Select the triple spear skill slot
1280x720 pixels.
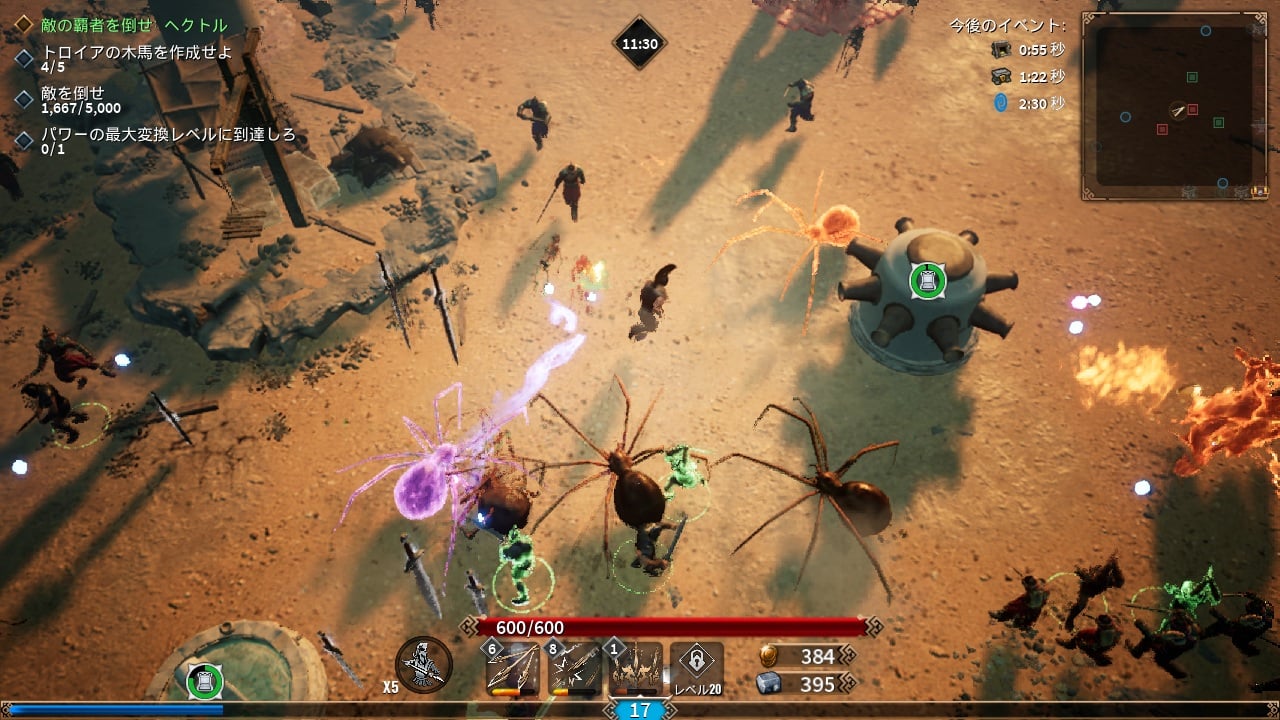click(512, 668)
